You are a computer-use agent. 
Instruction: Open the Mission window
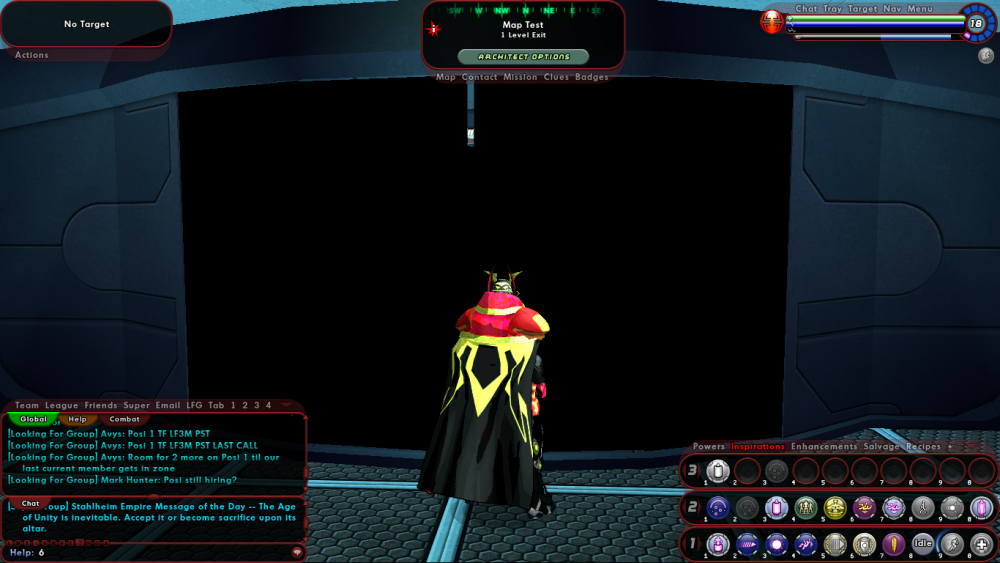click(x=520, y=77)
